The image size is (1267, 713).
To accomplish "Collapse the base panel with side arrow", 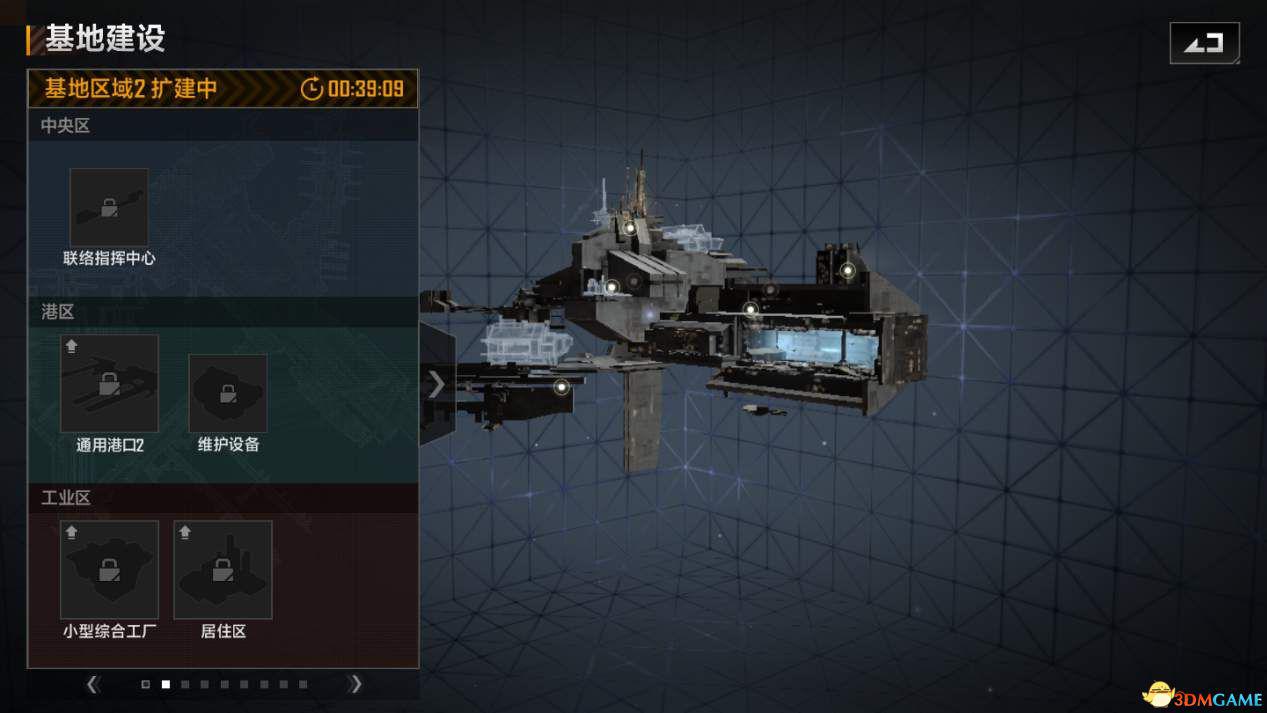I will click(x=436, y=384).
